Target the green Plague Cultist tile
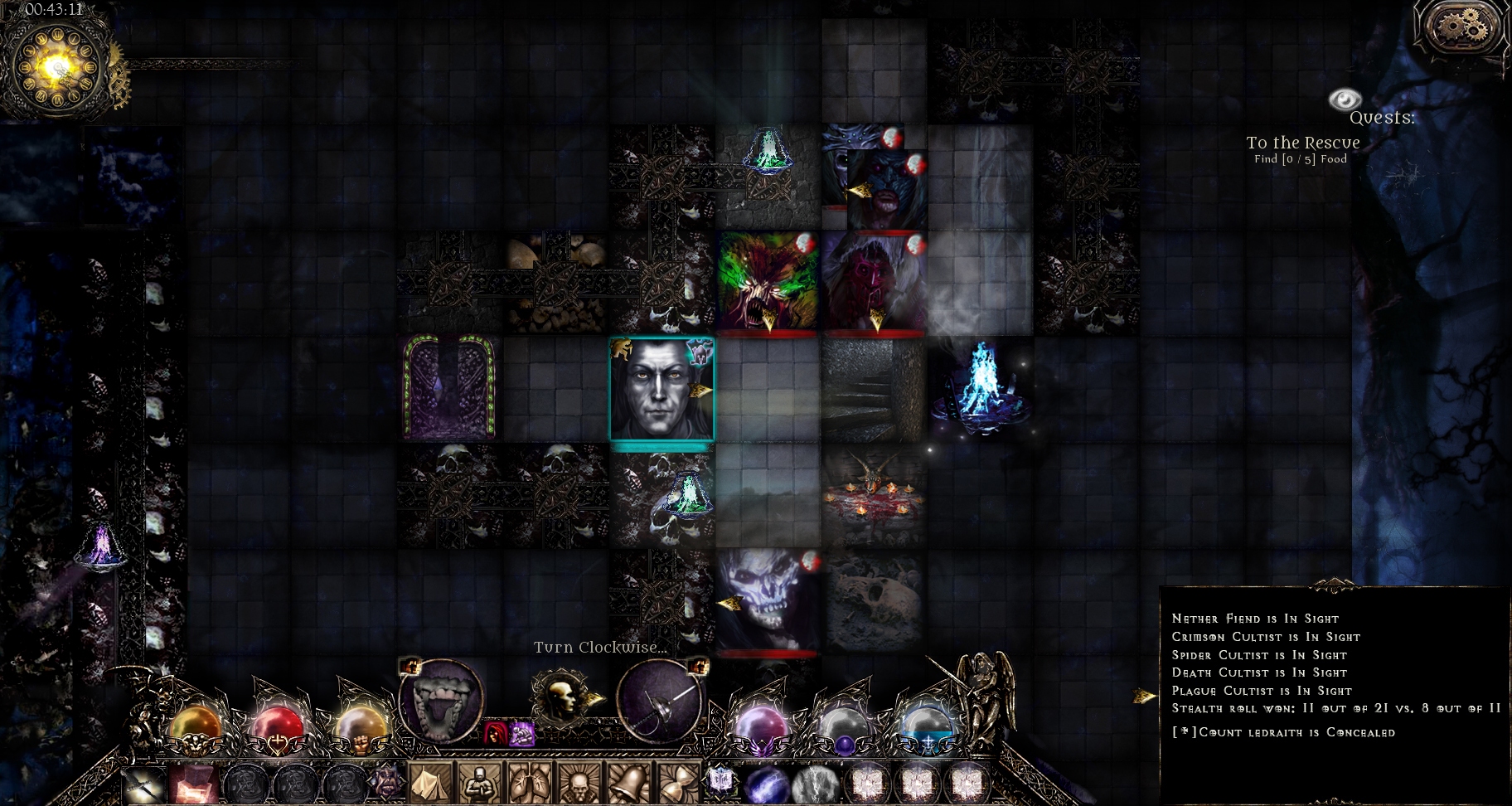 pos(768,283)
